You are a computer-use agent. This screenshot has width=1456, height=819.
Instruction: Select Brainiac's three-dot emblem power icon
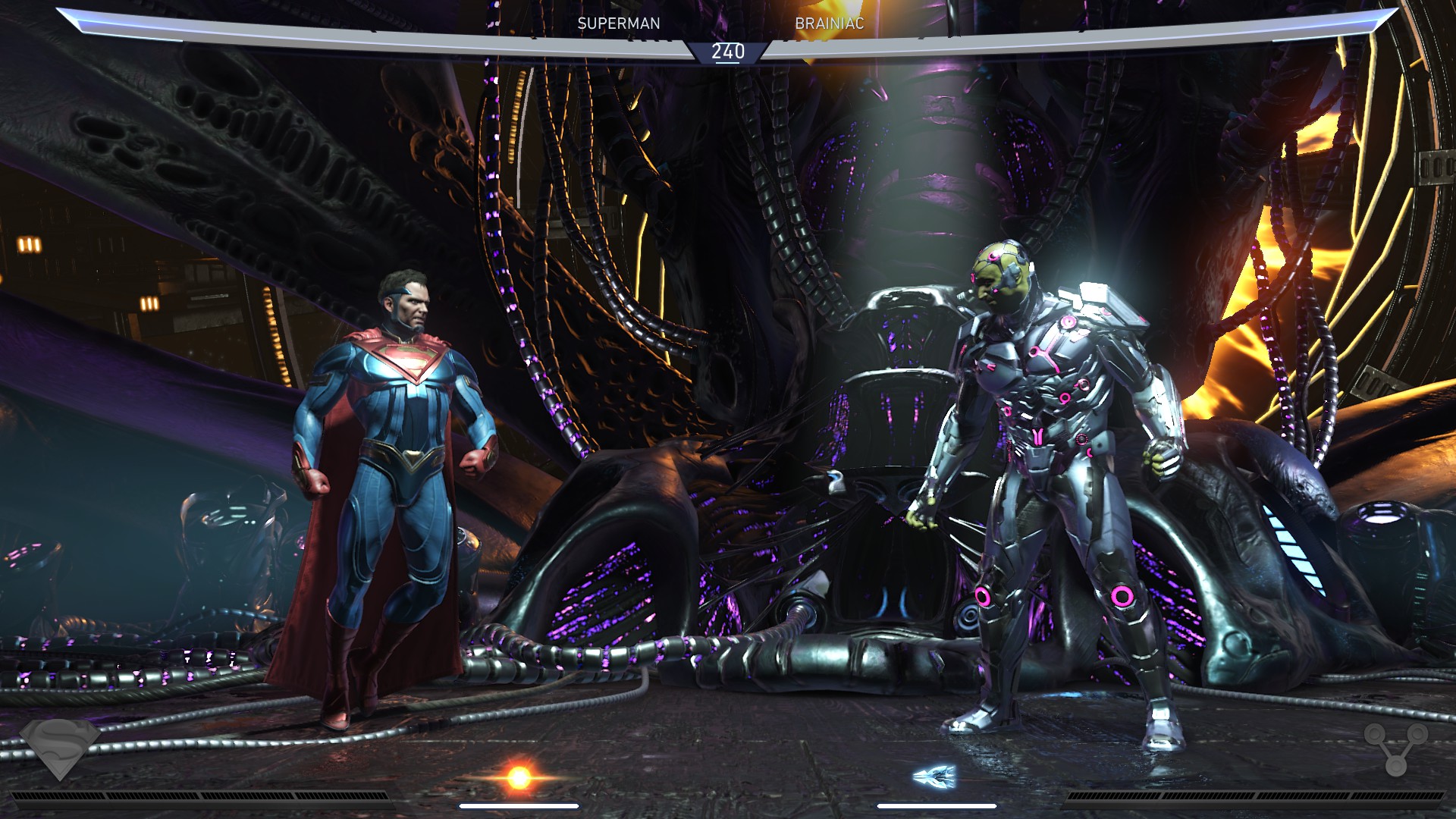click(1395, 747)
